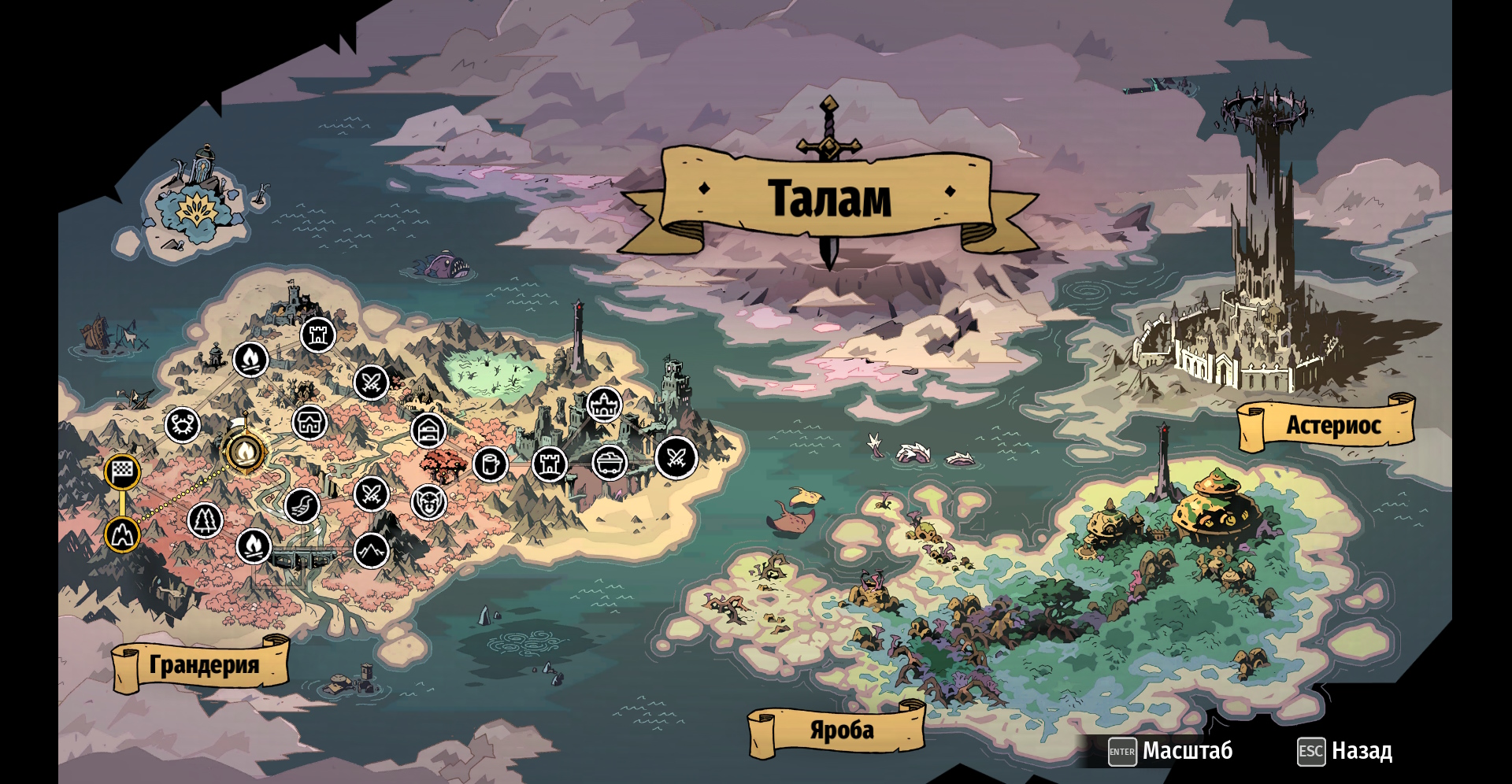Go back with the Назад button

1345,751
